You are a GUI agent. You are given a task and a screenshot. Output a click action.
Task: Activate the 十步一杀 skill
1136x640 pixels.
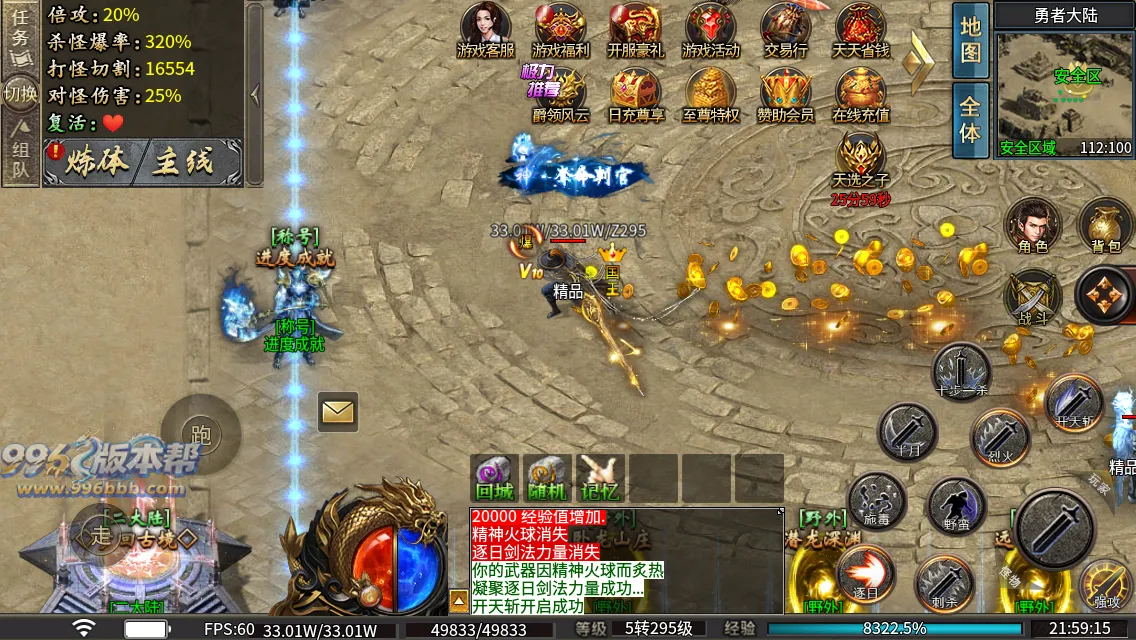(x=961, y=372)
